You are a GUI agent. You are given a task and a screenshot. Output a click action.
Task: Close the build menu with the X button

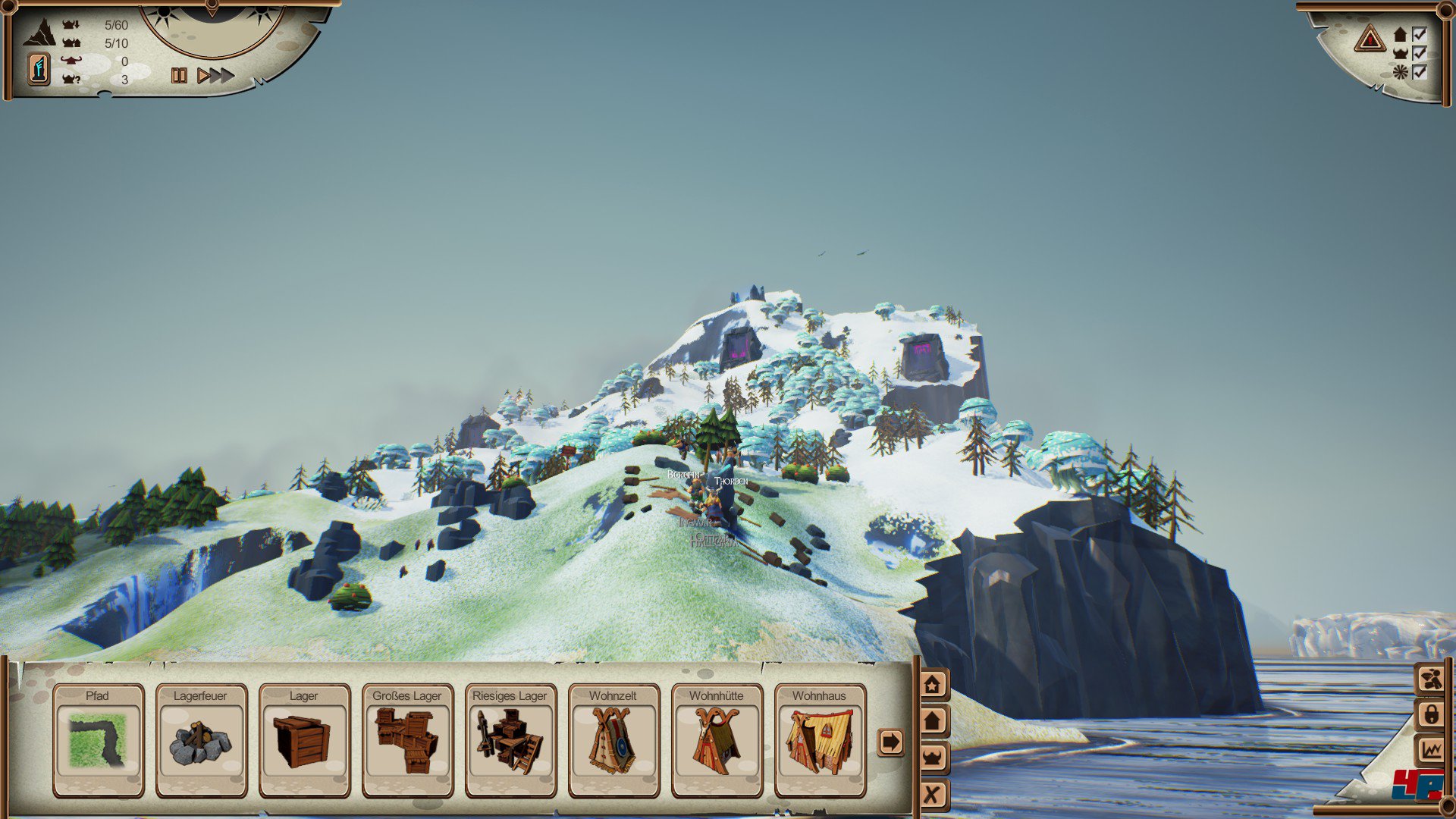click(933, 794)
